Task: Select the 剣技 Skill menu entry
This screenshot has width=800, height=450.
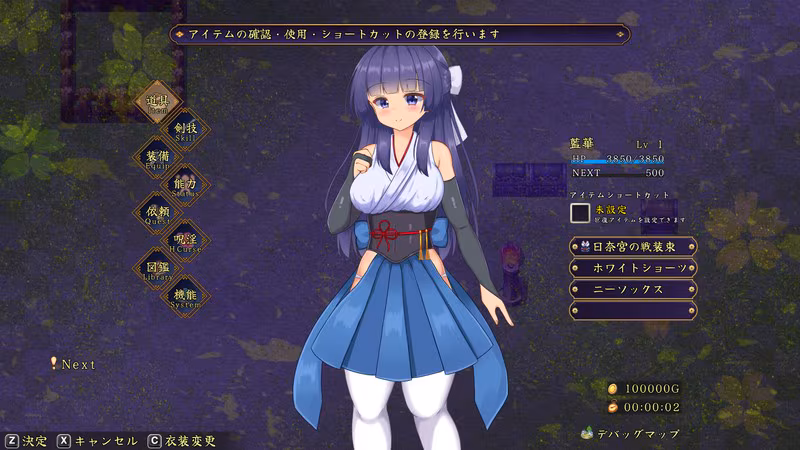Action: click(185, 129)
